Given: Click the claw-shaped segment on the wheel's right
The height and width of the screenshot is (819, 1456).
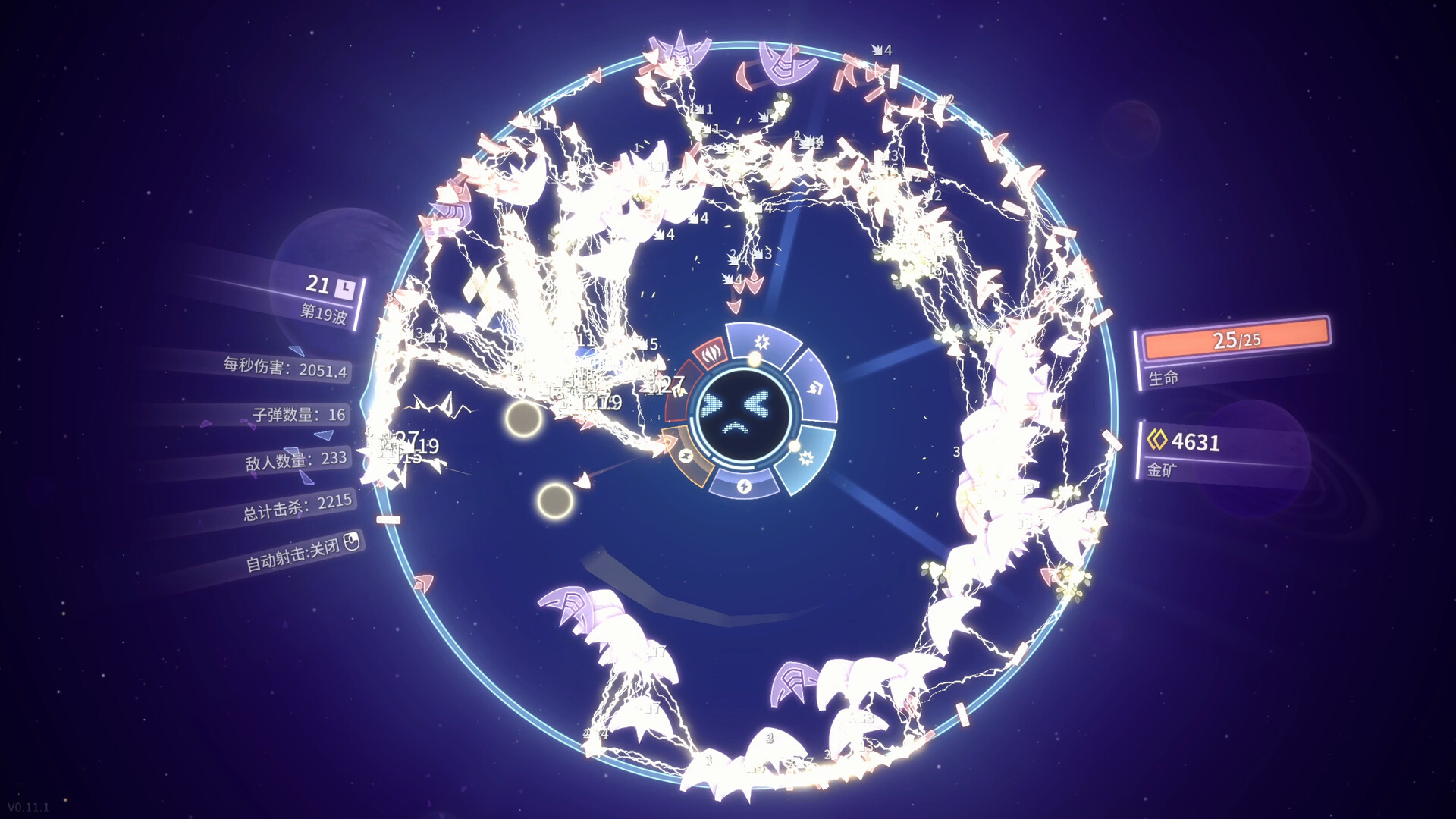Looking at the screenshot, I should click(x=816, y=386).
